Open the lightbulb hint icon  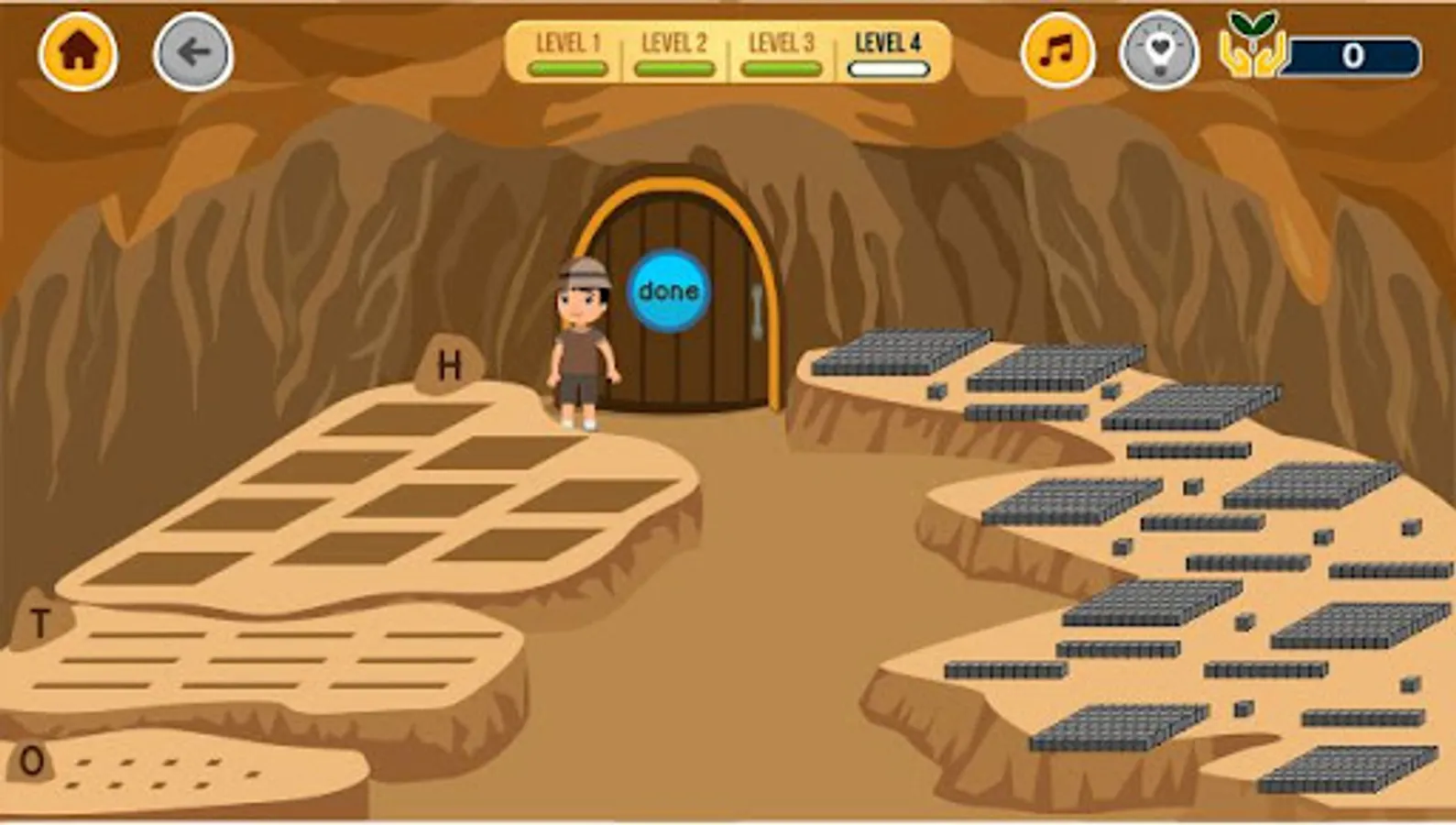click(x=1157, y=52)
